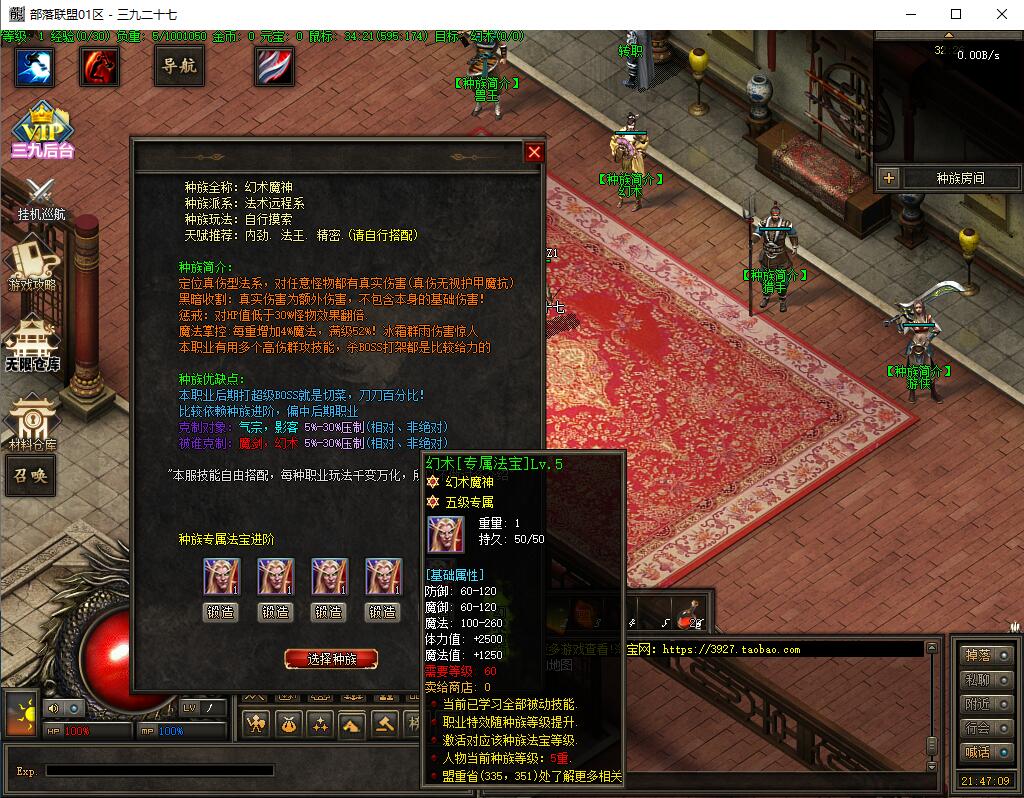
Task: Close the race info dialog
Action: (x=534, y=152)
